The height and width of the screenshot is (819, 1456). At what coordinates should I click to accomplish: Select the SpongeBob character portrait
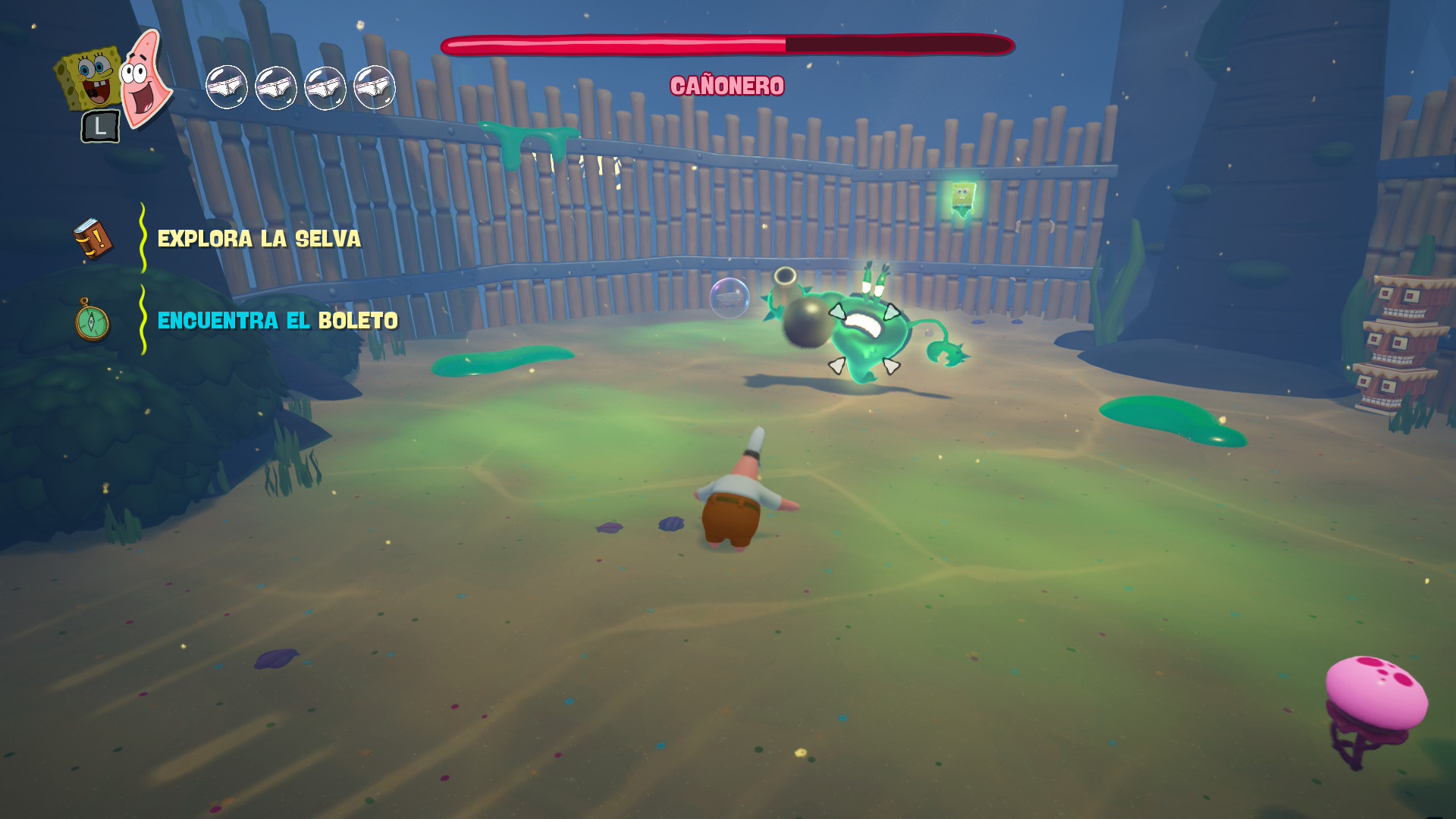pos(89,78)
